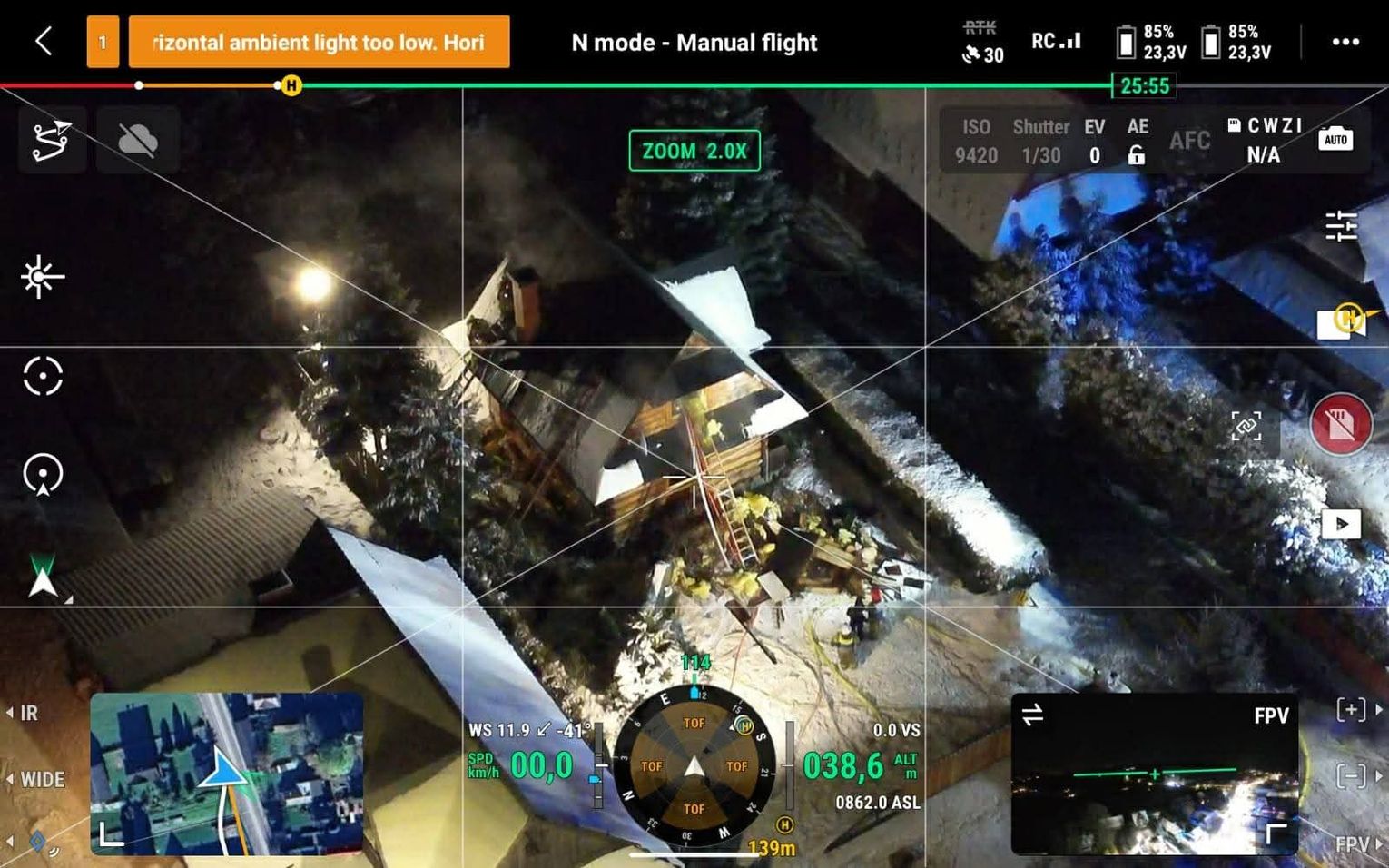Screen dimensions: 1389x868
Task: Go back using the top-left arrow
Action: click(43, 42)
